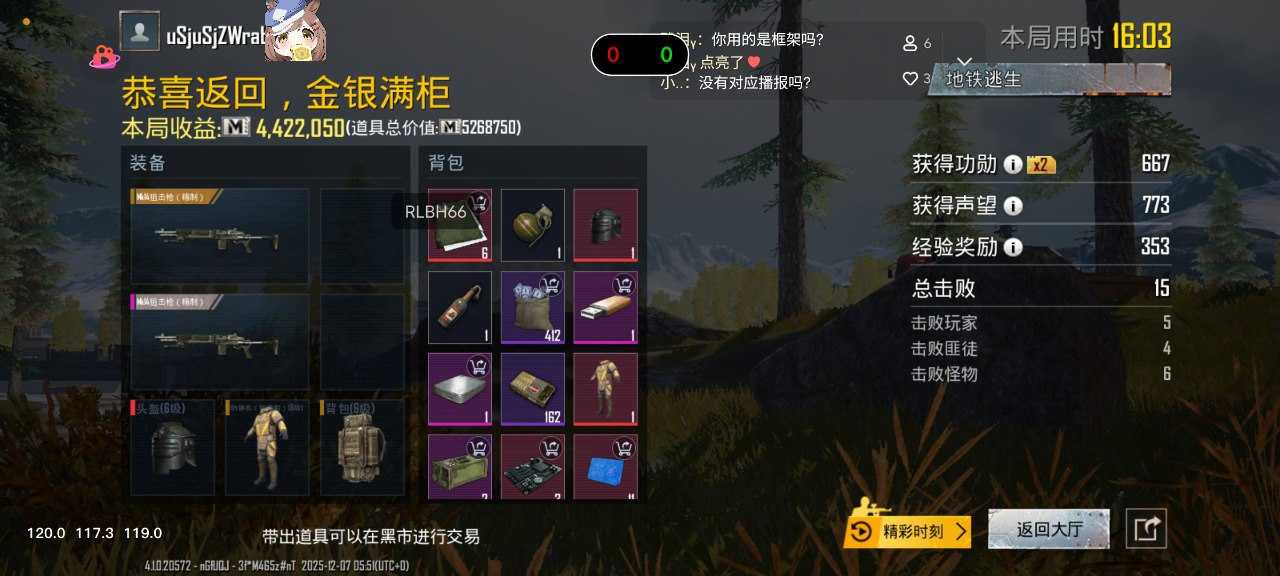The height and width of the screenshot is (576, 1280).
Task: Select the silver metal plate item
Action: pyautogui.click(x=460, y=388)
